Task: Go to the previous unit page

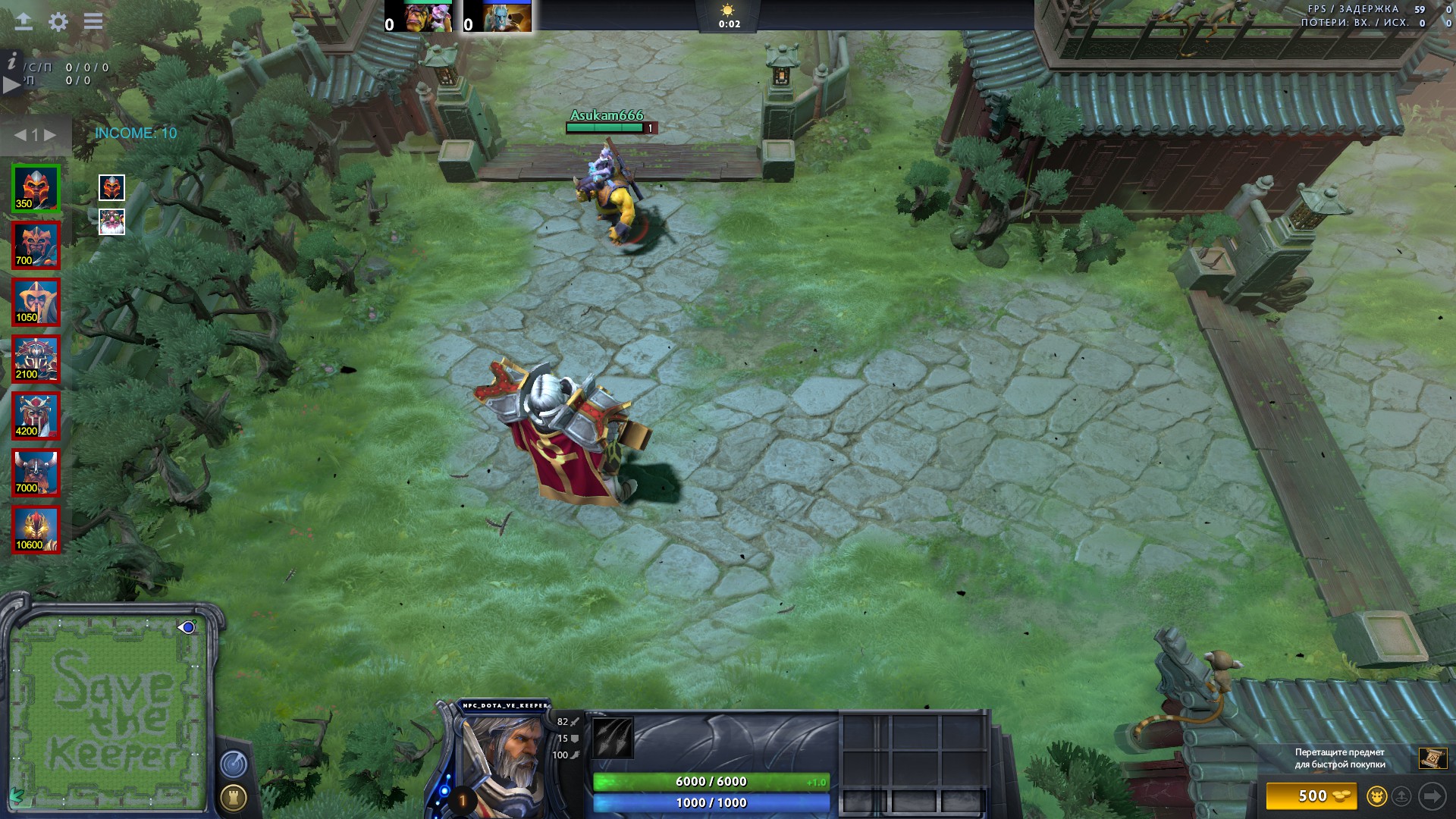Action: coord(20,135)
